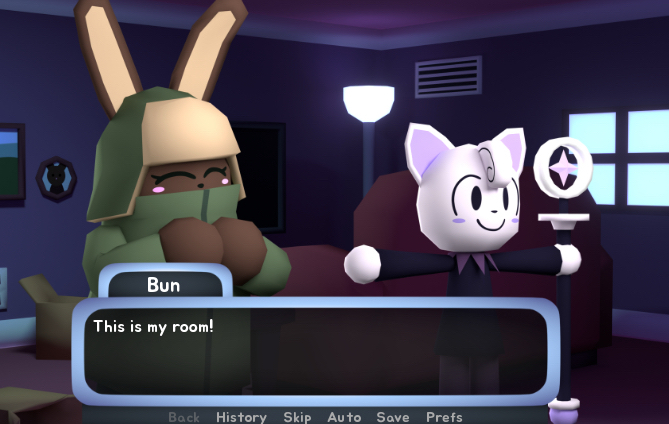Toggle Auto advance mode

(x=343, y=417)
